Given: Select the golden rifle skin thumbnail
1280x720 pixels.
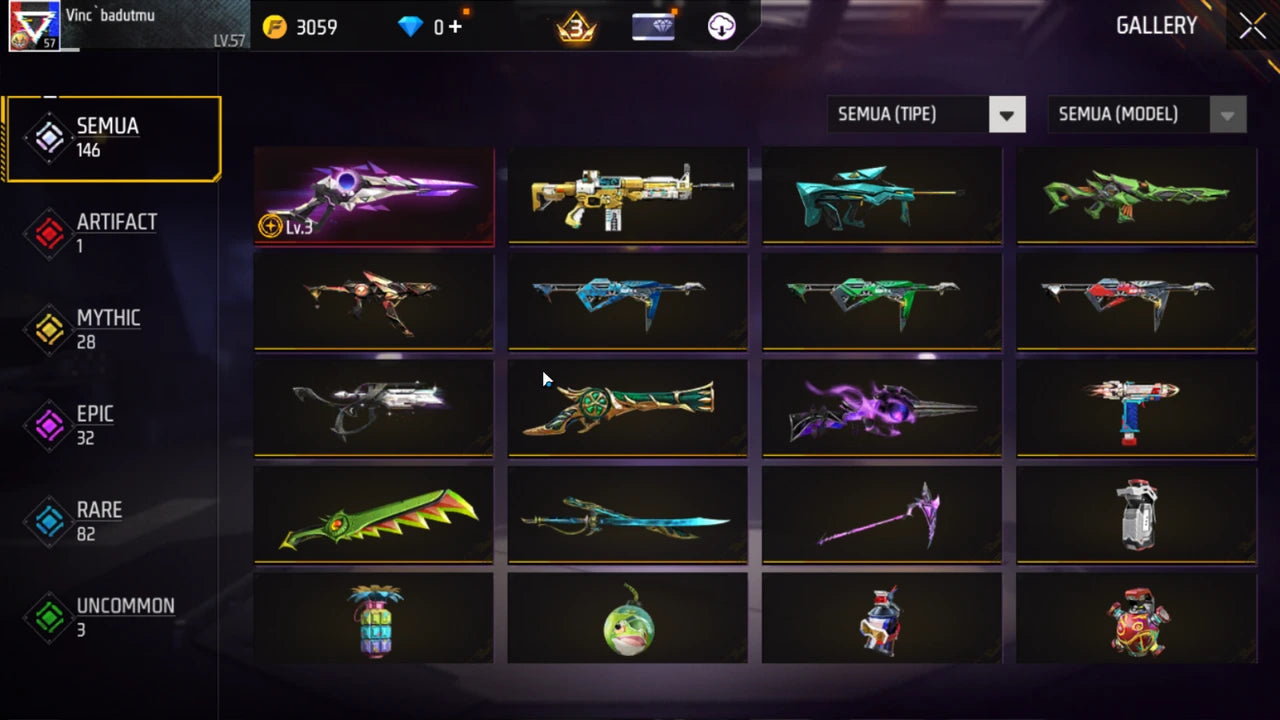Looking at the screenshot, I should [627, 196].
